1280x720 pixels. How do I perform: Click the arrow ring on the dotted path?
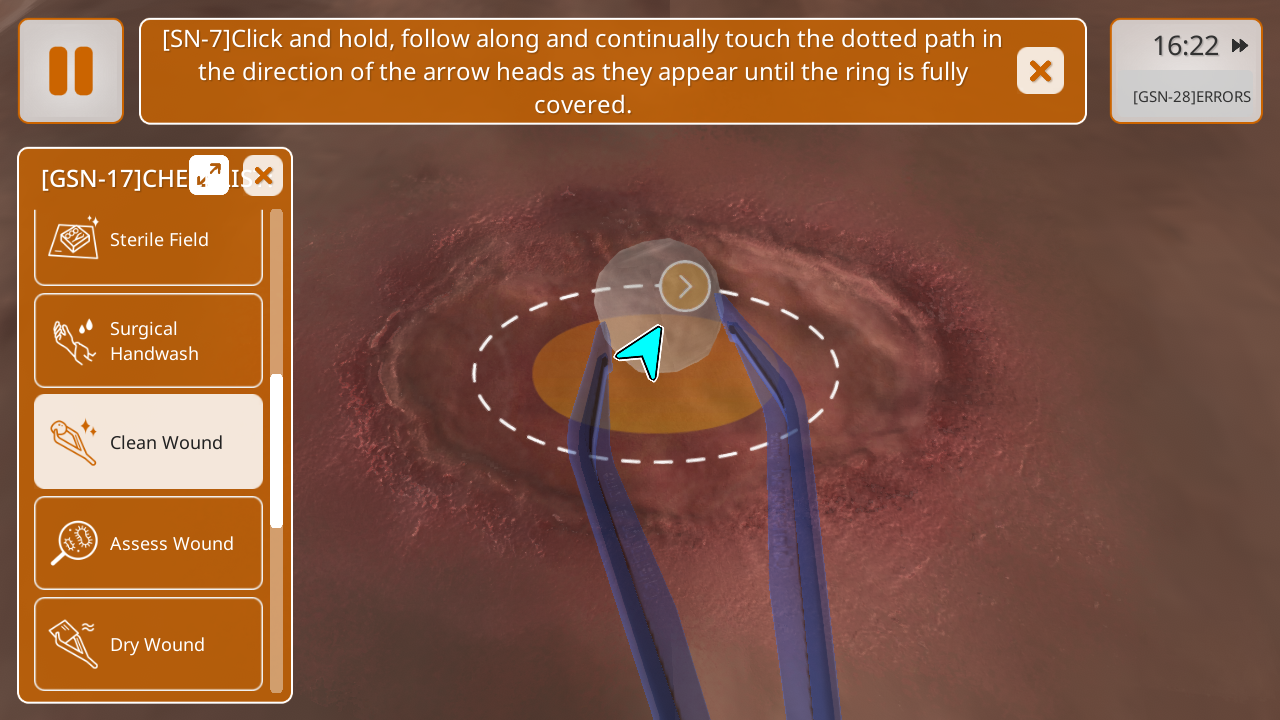point(685,286)
